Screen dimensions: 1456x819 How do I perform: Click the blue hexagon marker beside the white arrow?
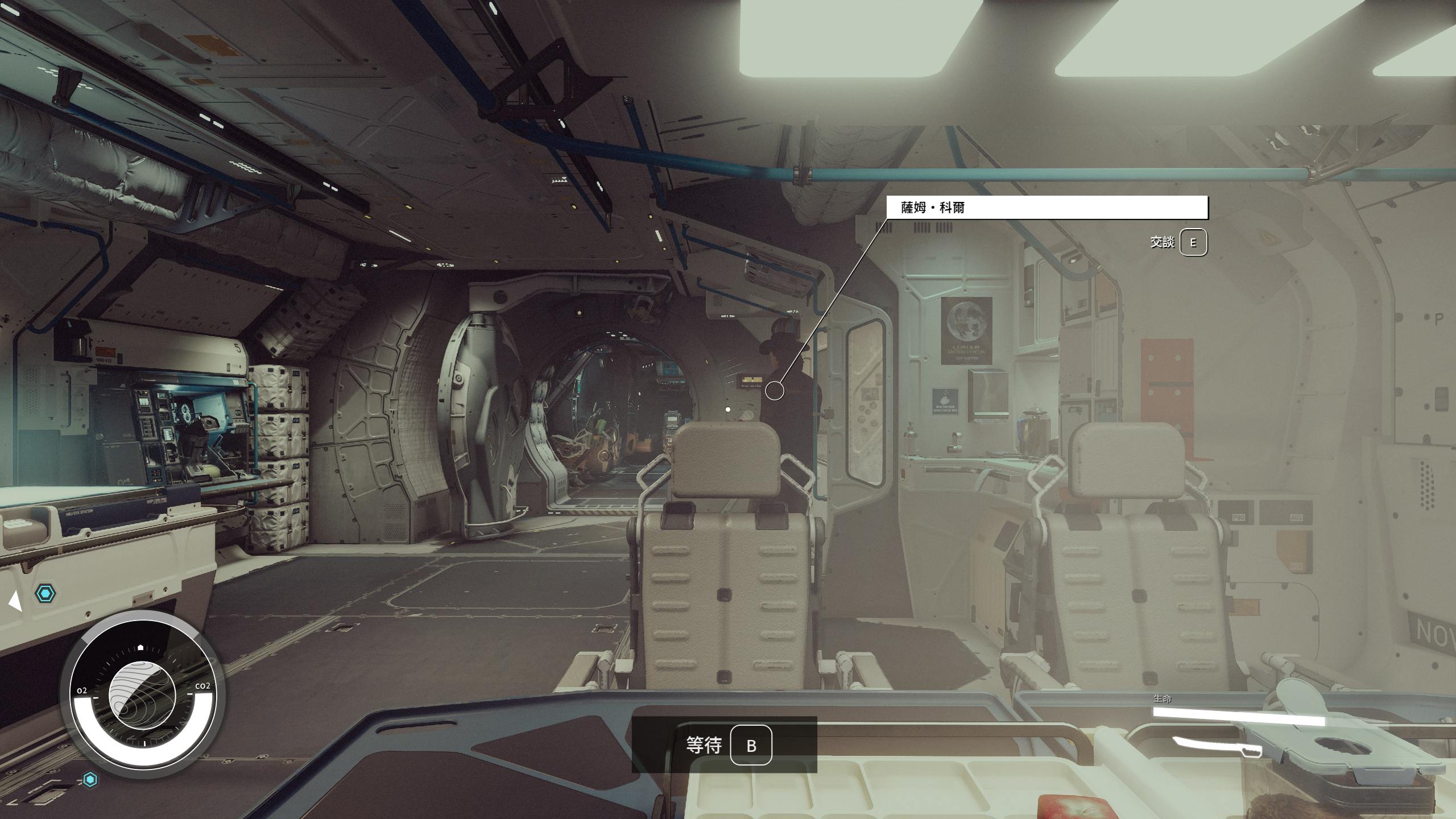point(45,594)
